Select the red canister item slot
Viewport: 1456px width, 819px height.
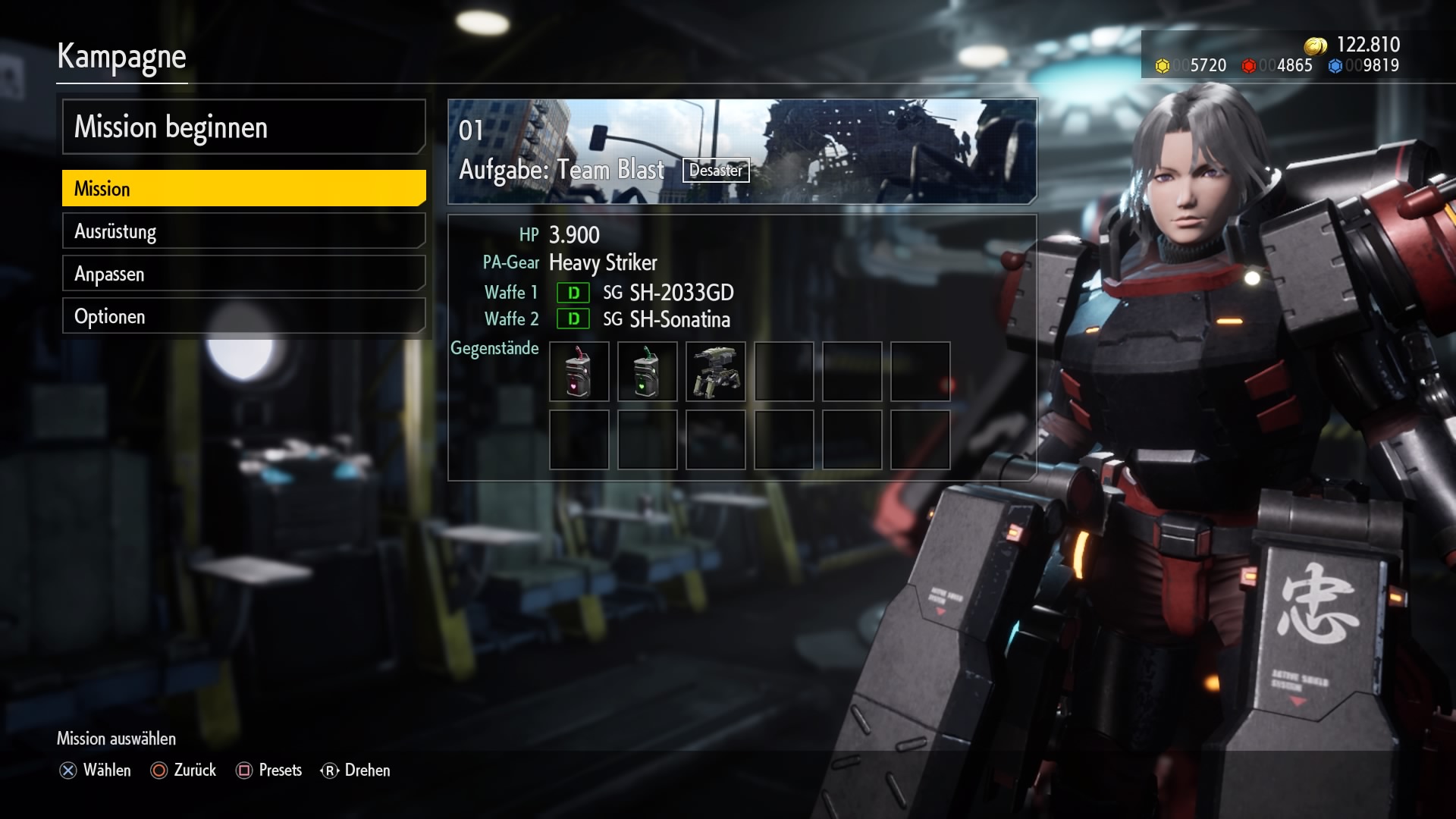click(579, 372)
